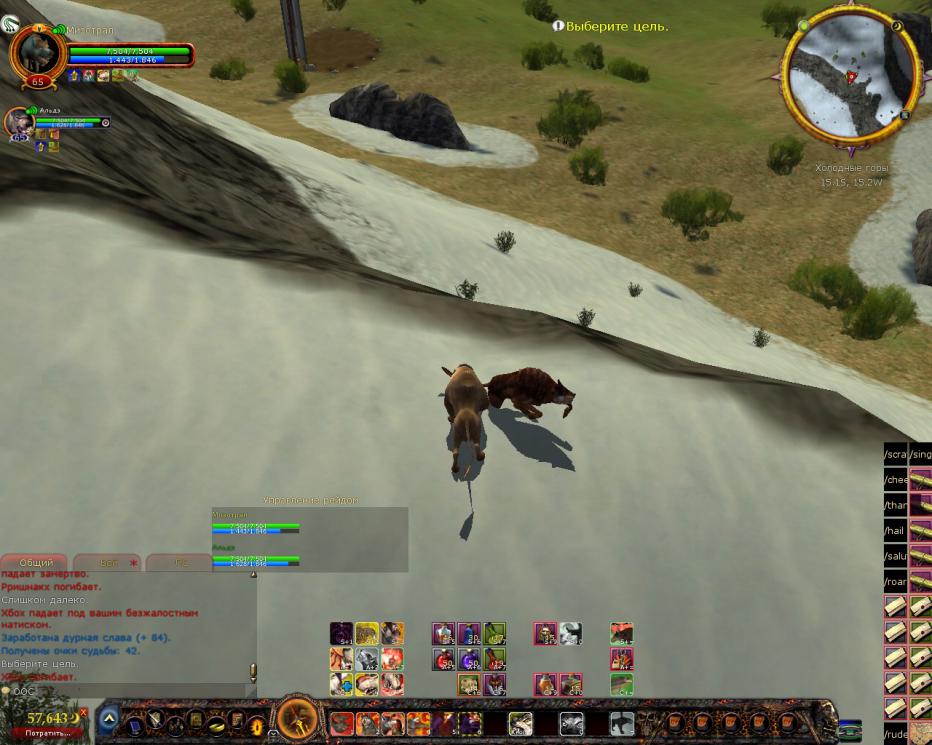Viewport: 932px width, 745px height.
Task: Use the /cheer emote shortcut
Action: 895,479
